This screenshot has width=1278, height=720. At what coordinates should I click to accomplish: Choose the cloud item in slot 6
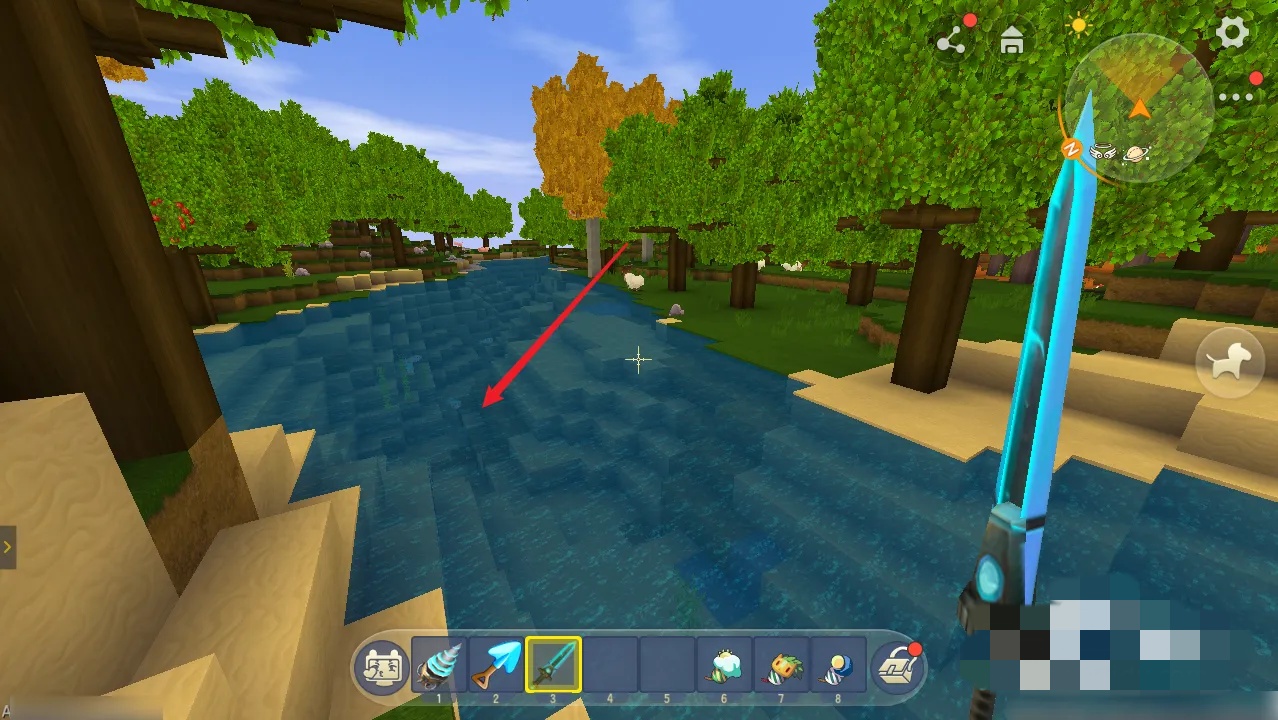coord(724,665)
